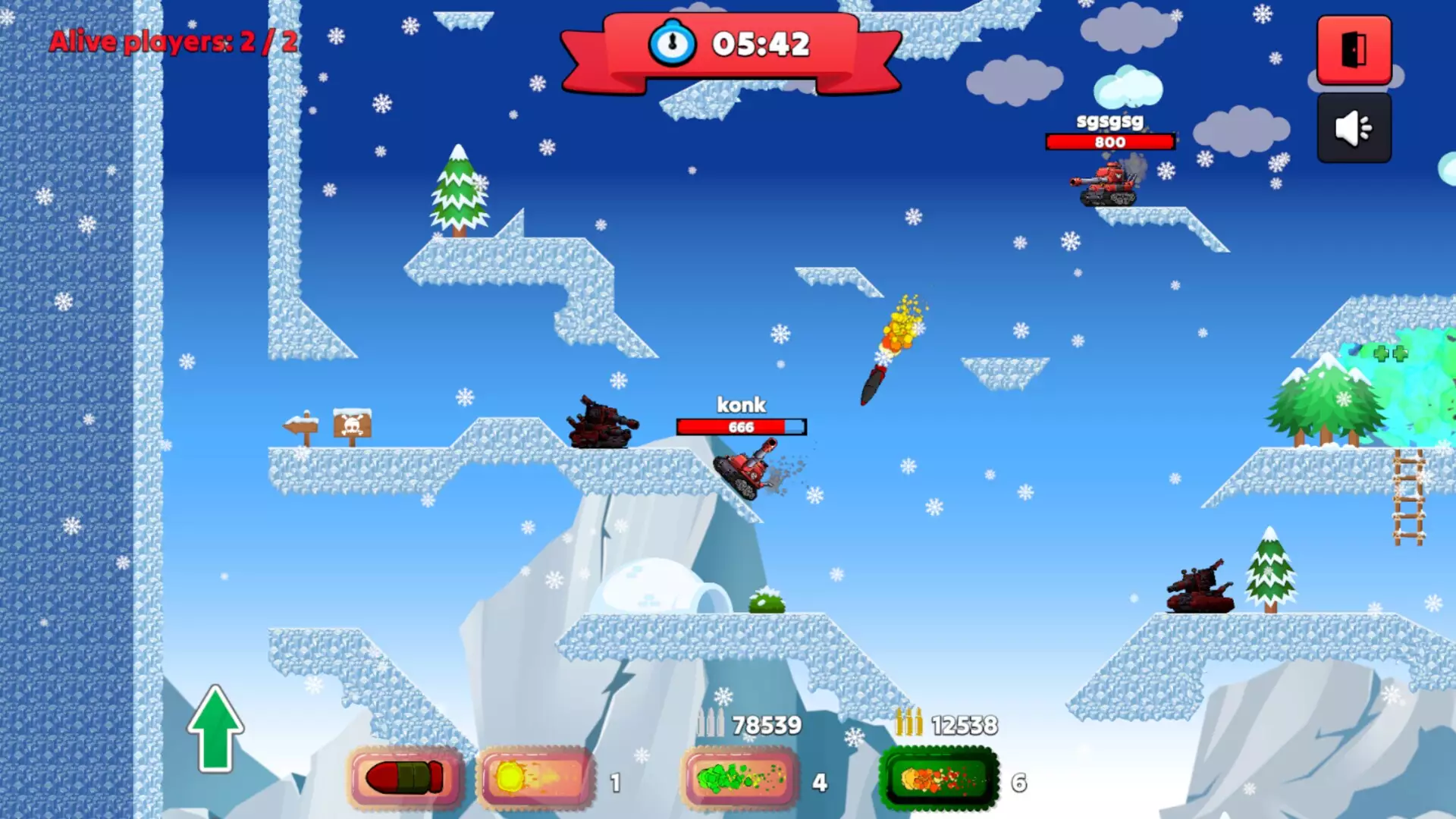Click the player name sgsgsg
Screen dimensions: 1456x819
(1111, 120)
